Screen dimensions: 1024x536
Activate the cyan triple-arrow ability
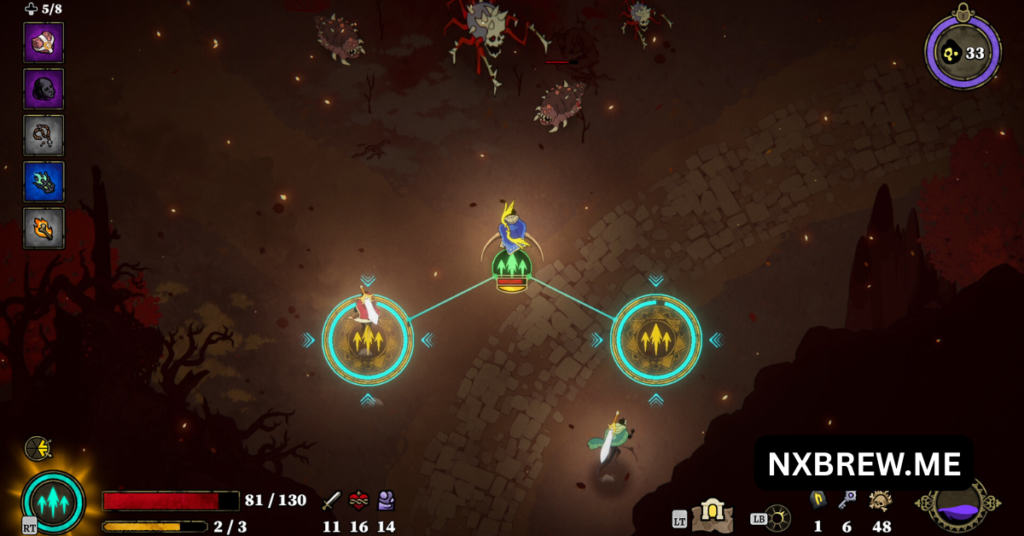click(x=53, y=500)
